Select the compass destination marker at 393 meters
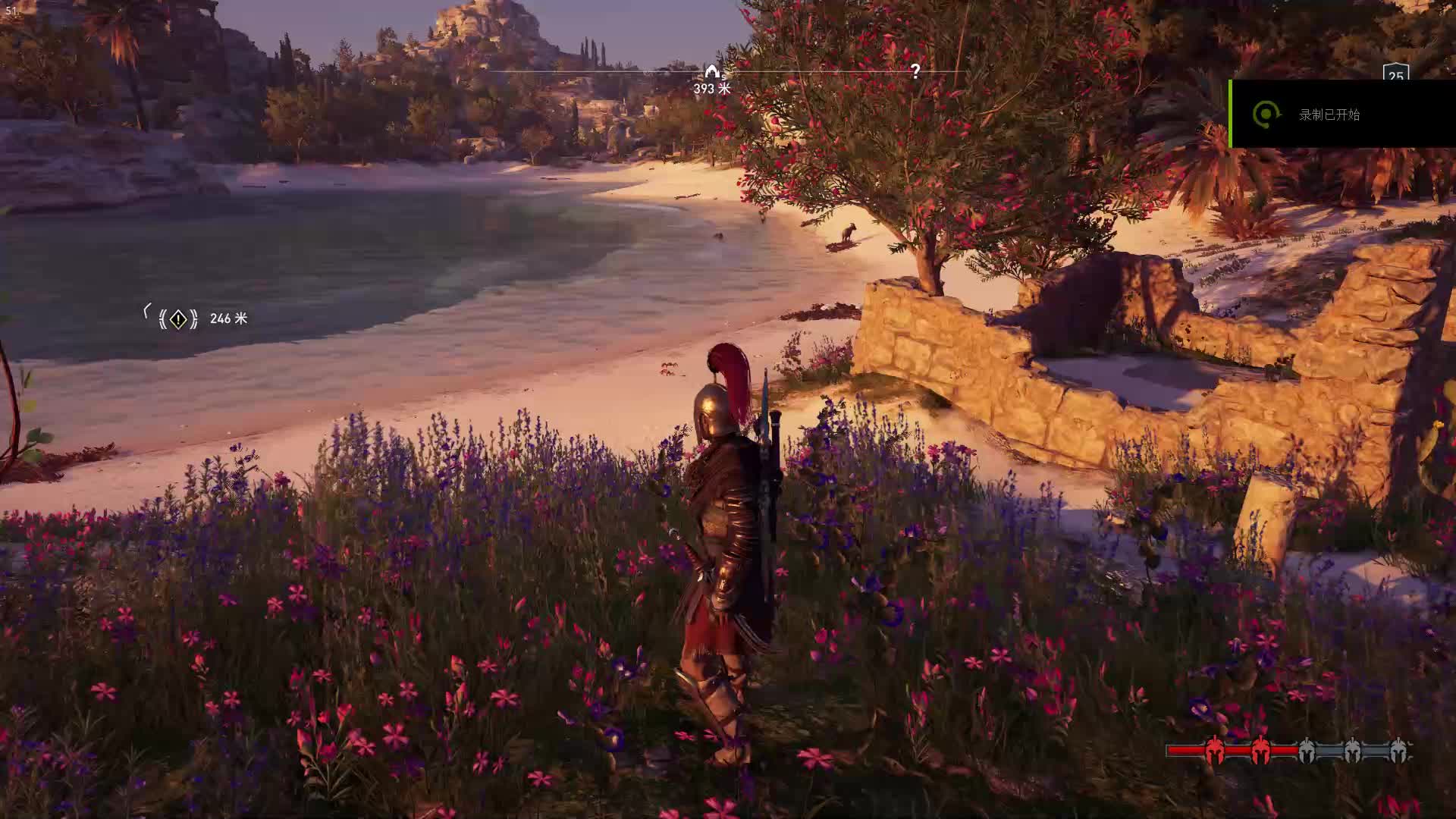 tap(711, 72)
